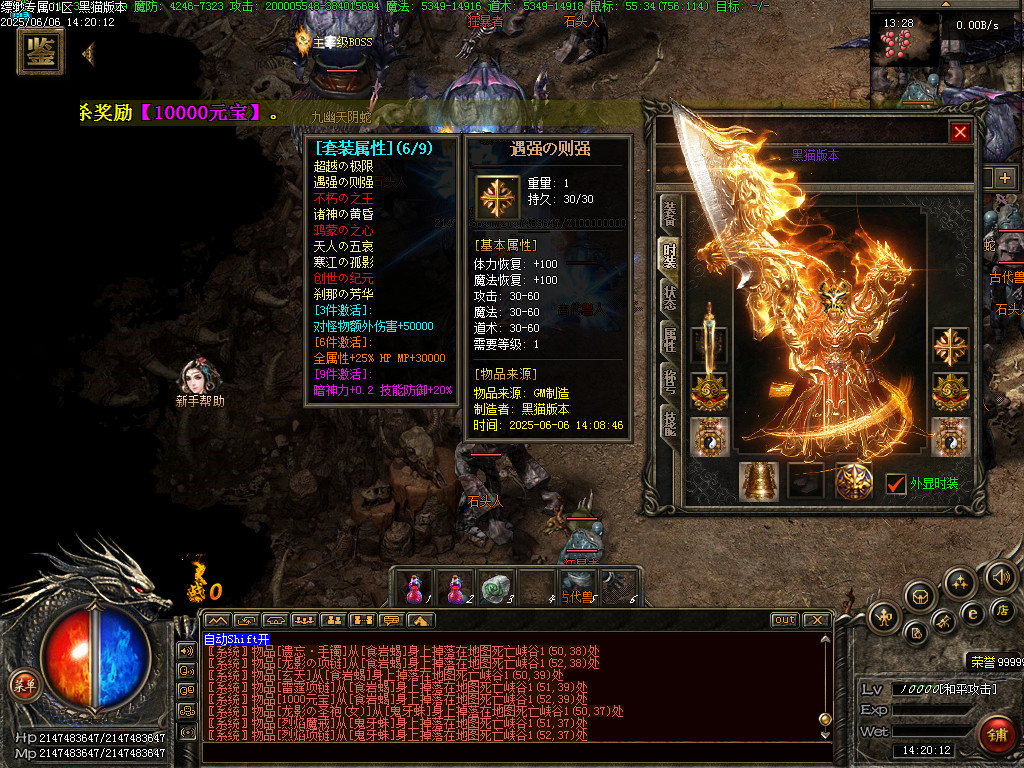Click the yellow plus button beside the panel
Image resolution: width=1024 pixels, height=768 pixels.
pos(1004,178)
